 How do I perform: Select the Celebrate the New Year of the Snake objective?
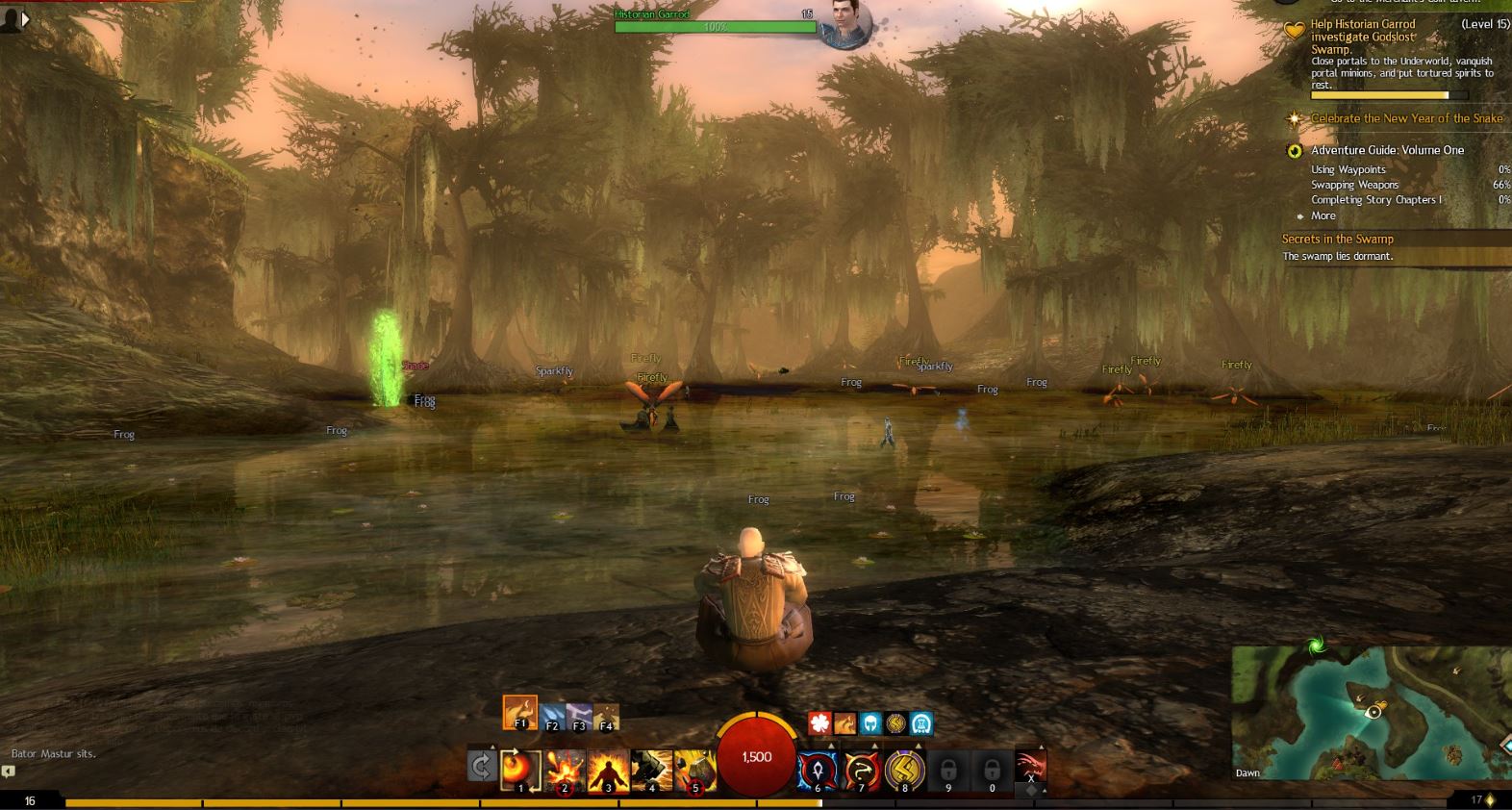pyautogui.click(x=1405, y=119)
